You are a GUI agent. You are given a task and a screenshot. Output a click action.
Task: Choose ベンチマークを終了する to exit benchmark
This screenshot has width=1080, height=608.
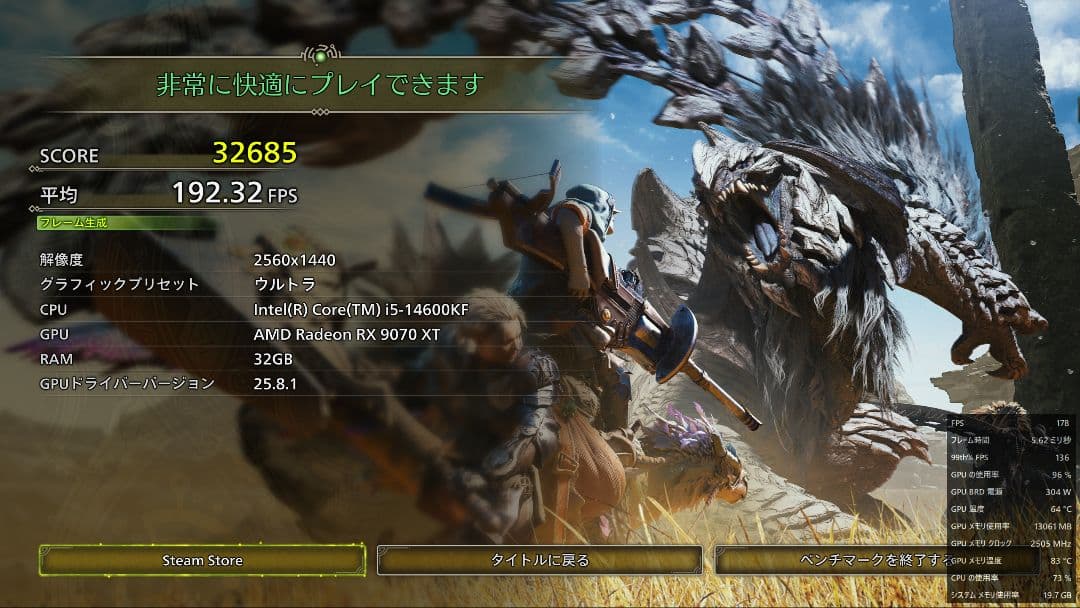tap(832, 560)
